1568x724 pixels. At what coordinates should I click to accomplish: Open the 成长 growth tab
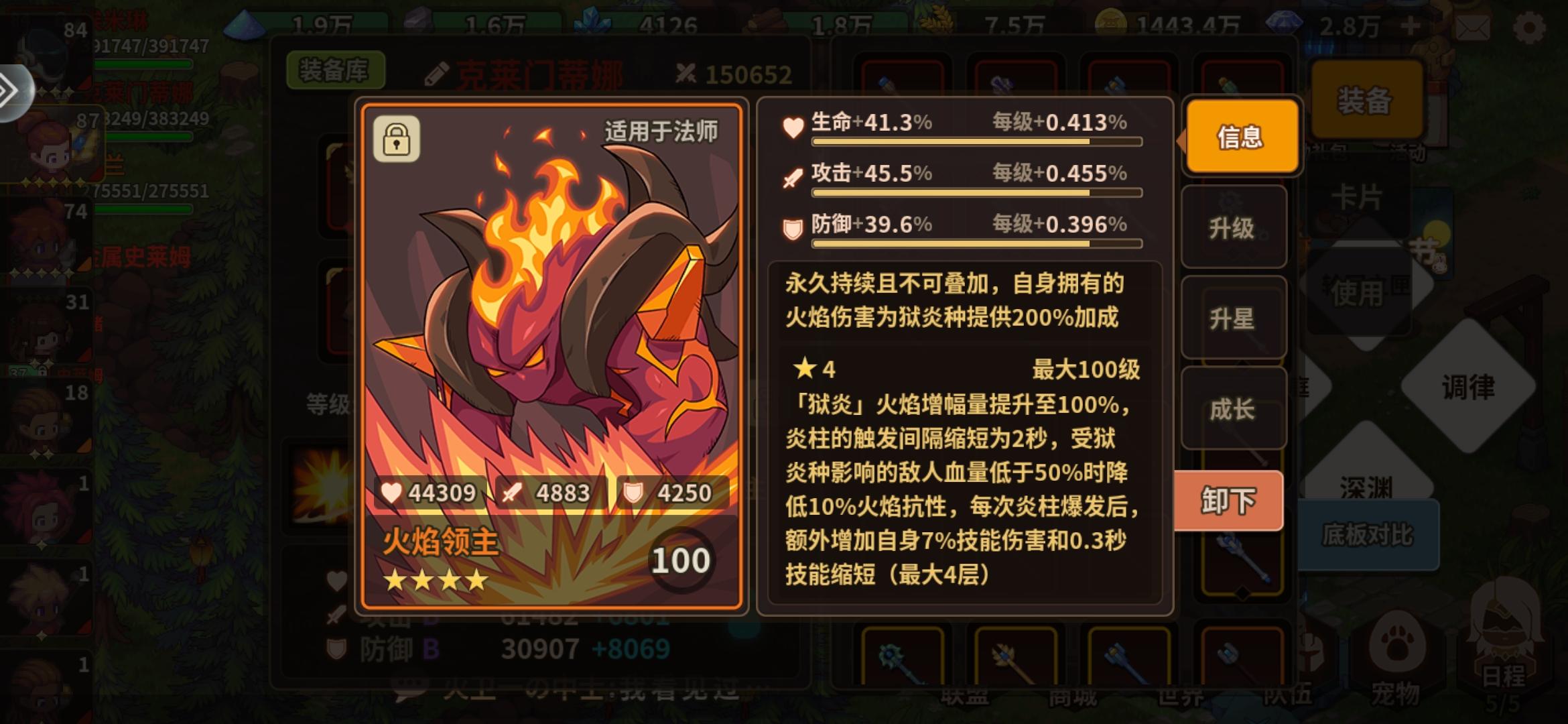(x=1233, y=409)
